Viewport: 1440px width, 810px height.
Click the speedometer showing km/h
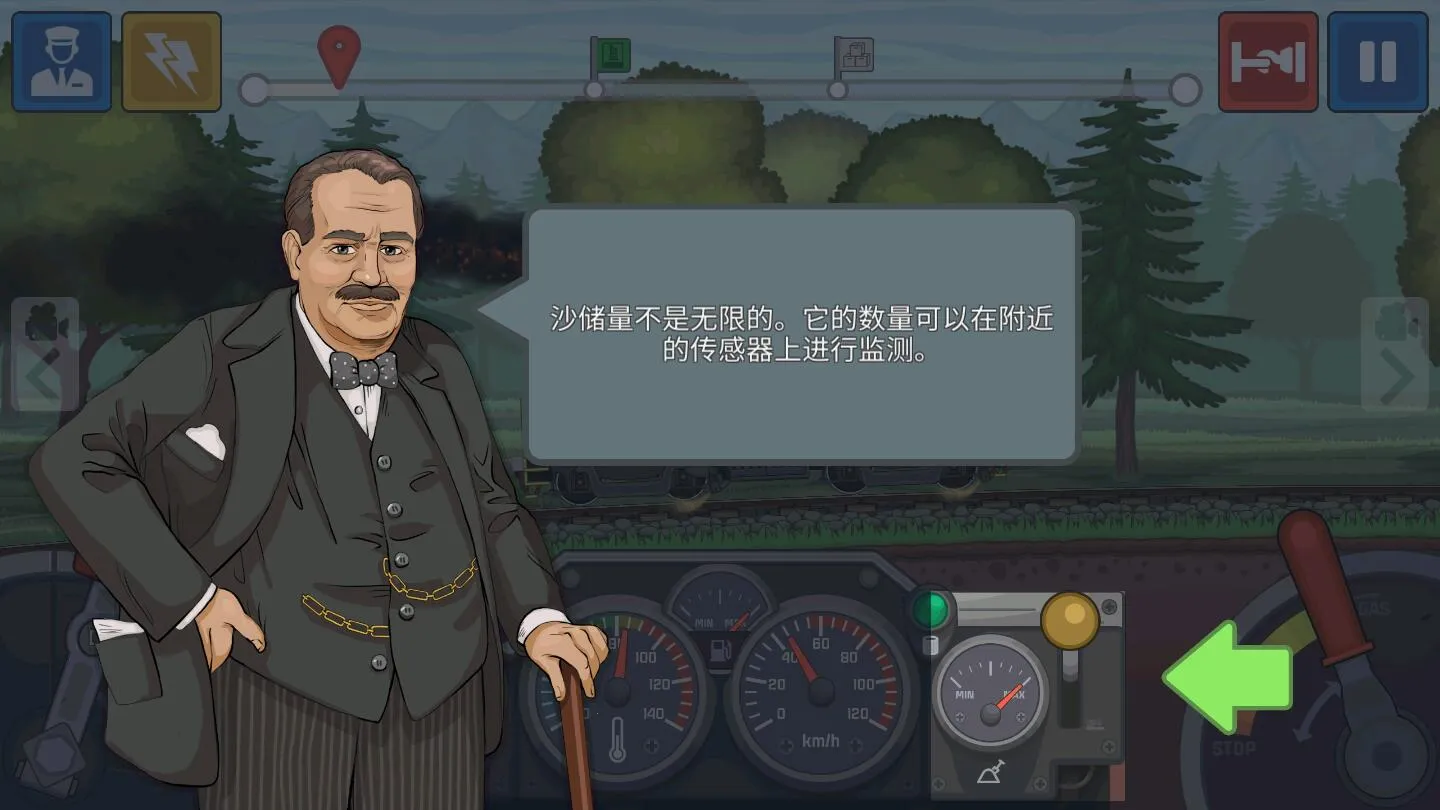tap(822, 690)
